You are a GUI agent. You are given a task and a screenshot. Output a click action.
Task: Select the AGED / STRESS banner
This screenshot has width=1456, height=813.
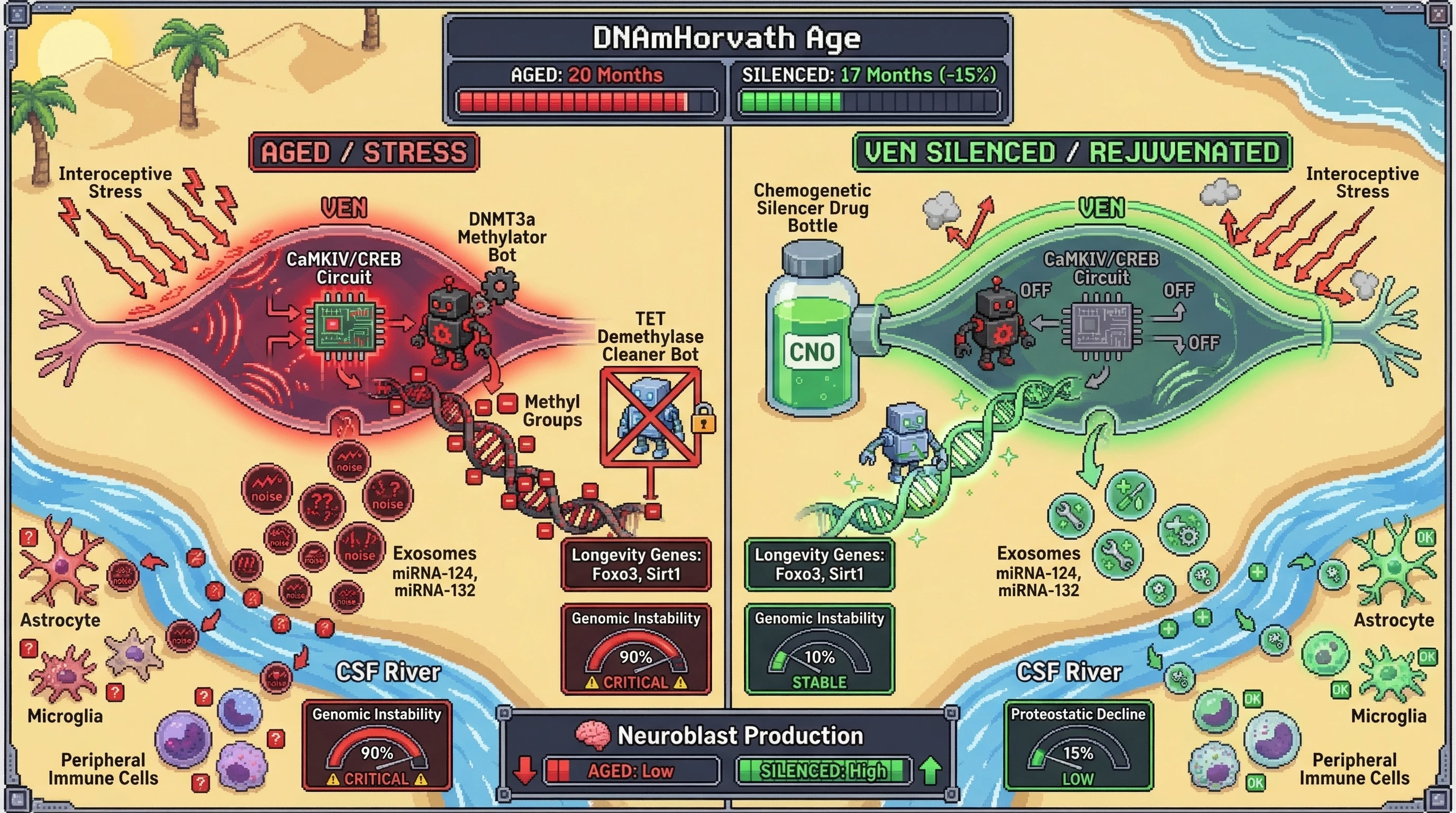click(x=364, y=152)
